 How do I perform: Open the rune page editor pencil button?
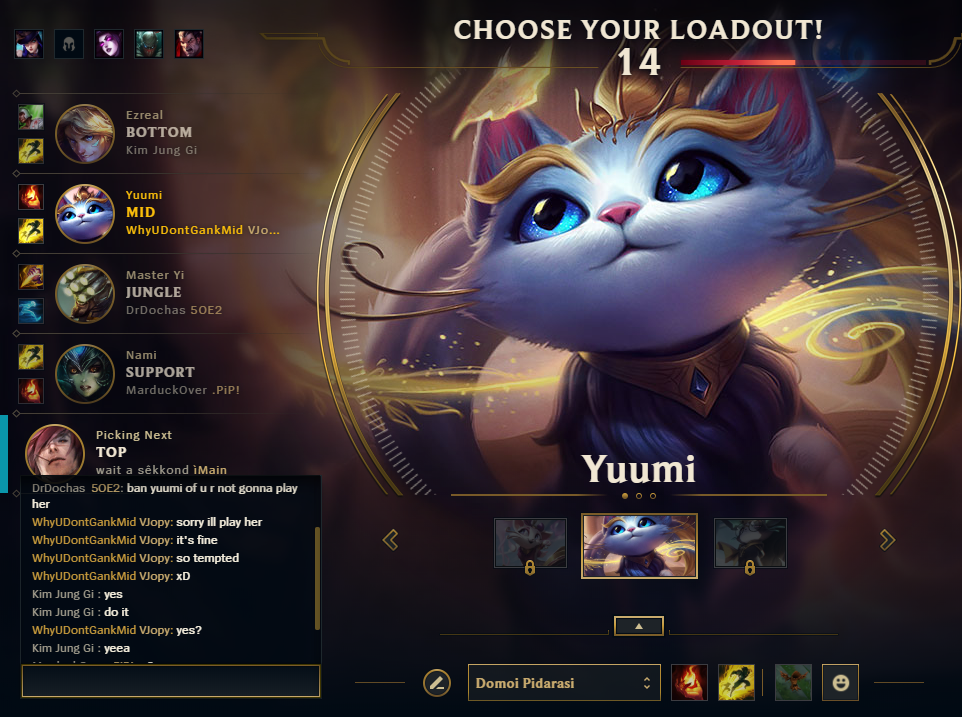(437, 683)
